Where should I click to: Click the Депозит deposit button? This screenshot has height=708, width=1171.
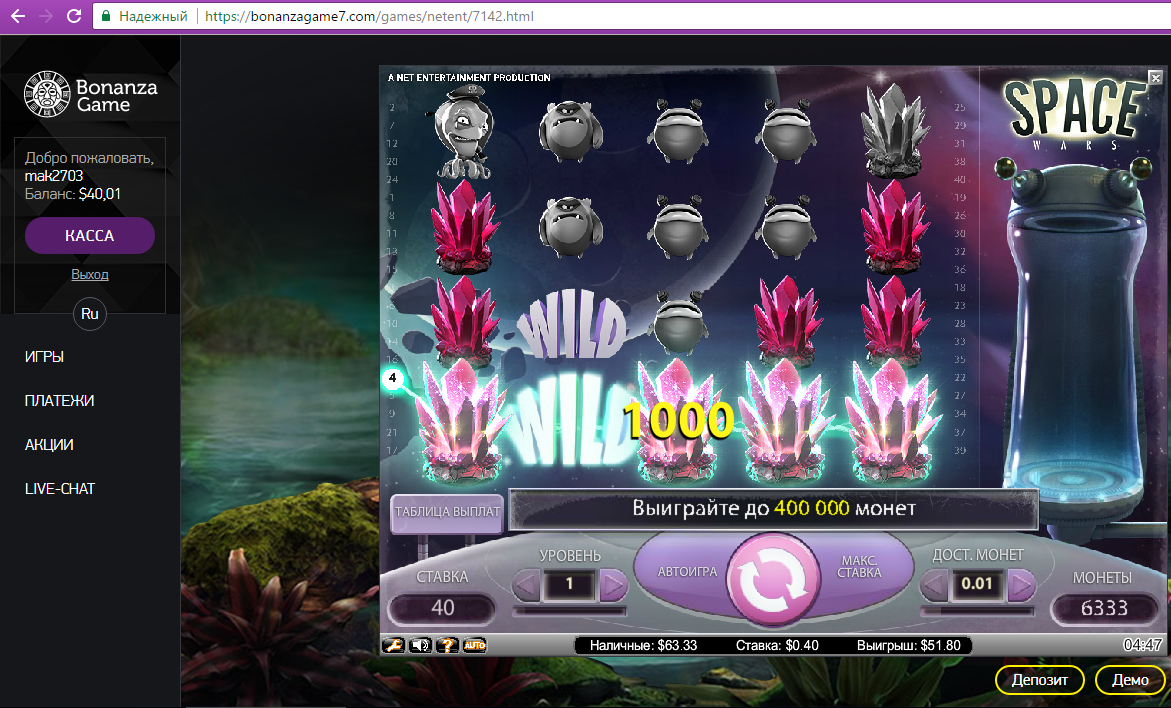(1039, 680)
